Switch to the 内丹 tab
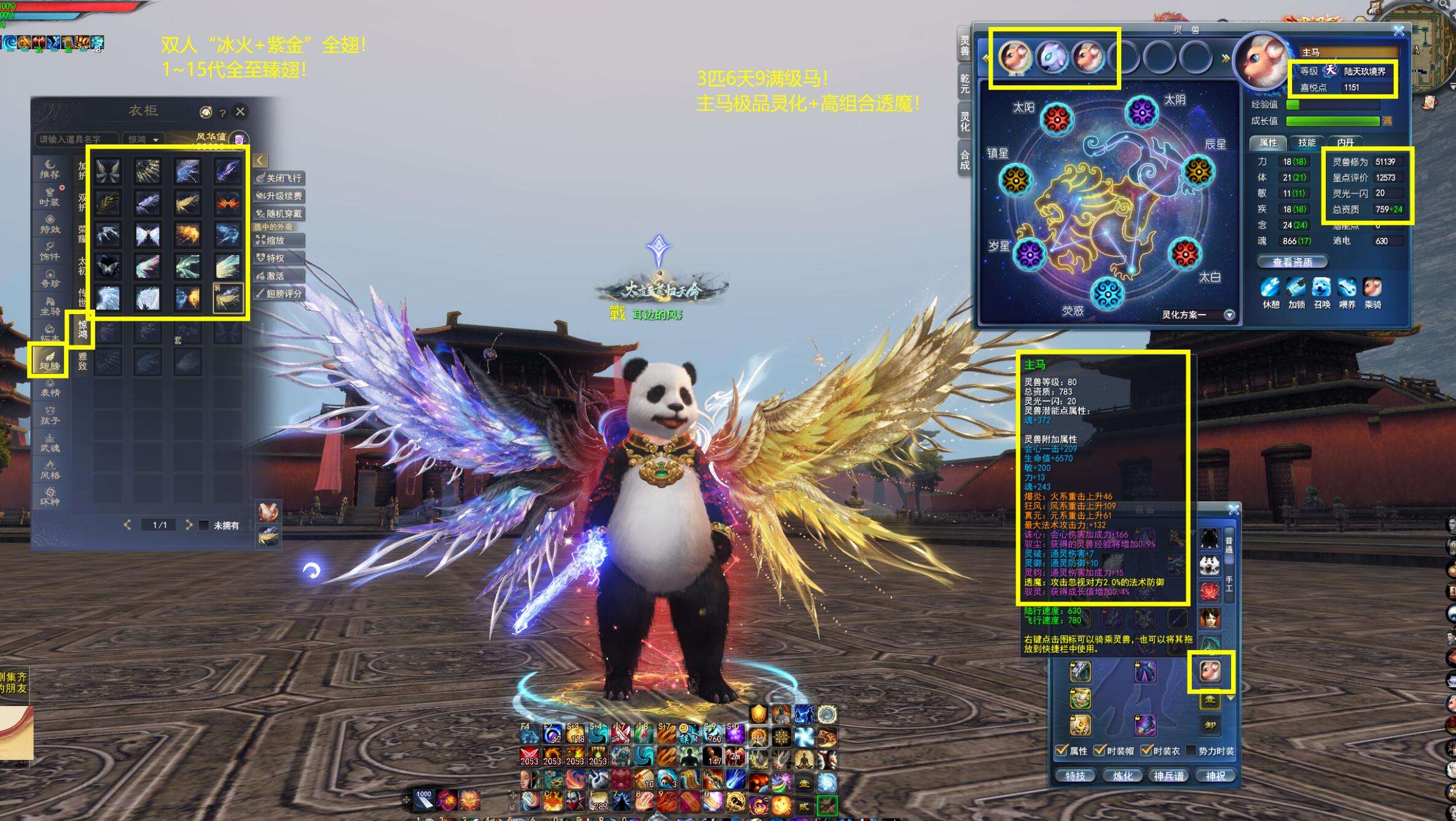Screen dimensions: 1456x821 tap(1345, 143)
